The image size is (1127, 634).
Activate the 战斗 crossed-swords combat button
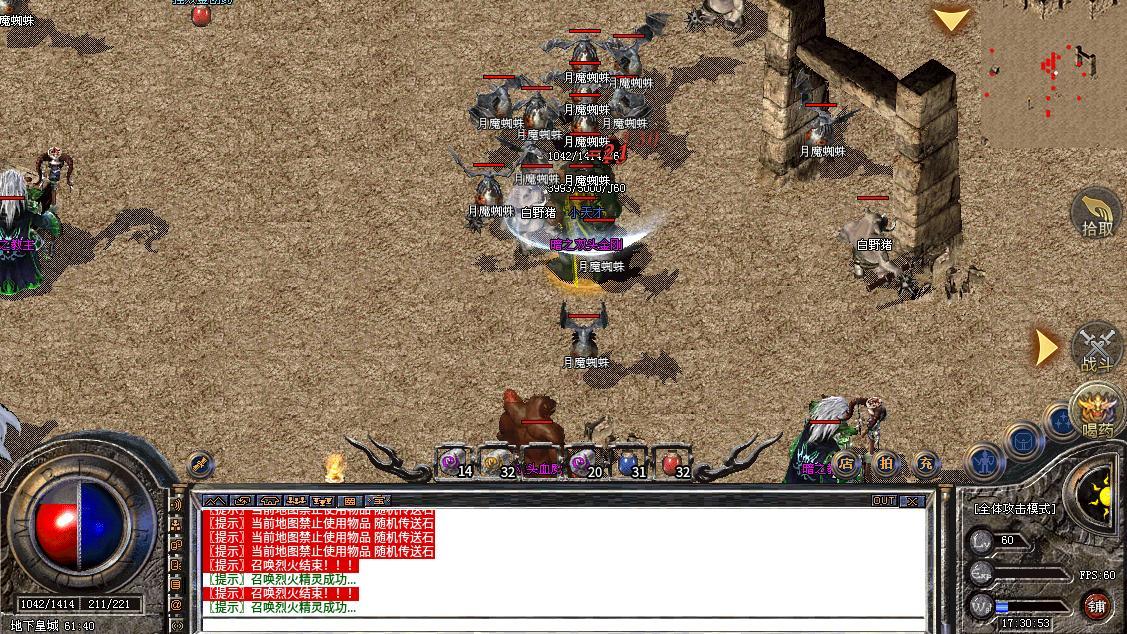(x=1097, y=349)
